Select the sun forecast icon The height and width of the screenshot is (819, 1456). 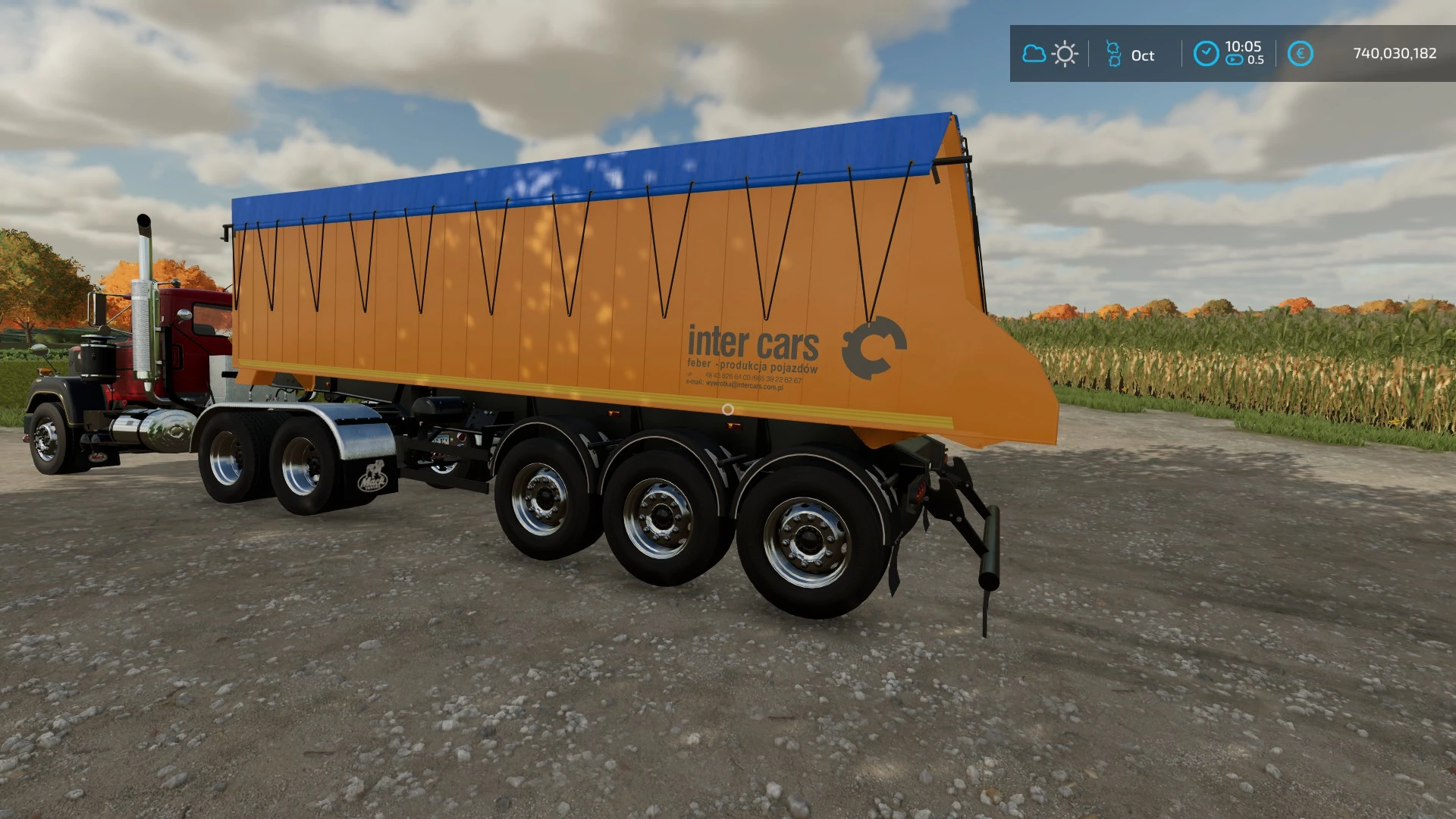(x=1065, y=54)
